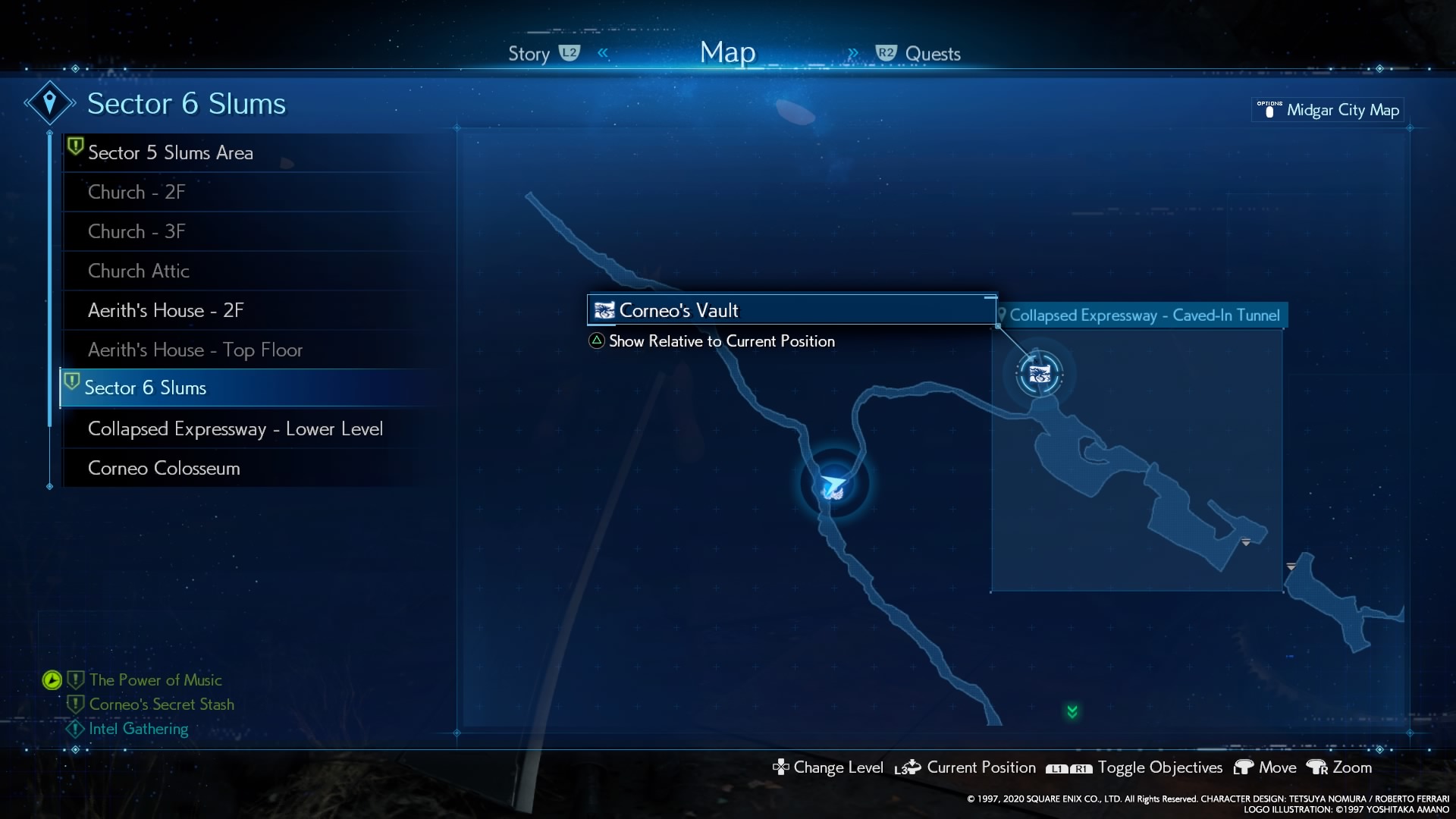Open Aerith's House - Top Floor map
This screenshot has height=819, width=1456.
click(195, 350)
